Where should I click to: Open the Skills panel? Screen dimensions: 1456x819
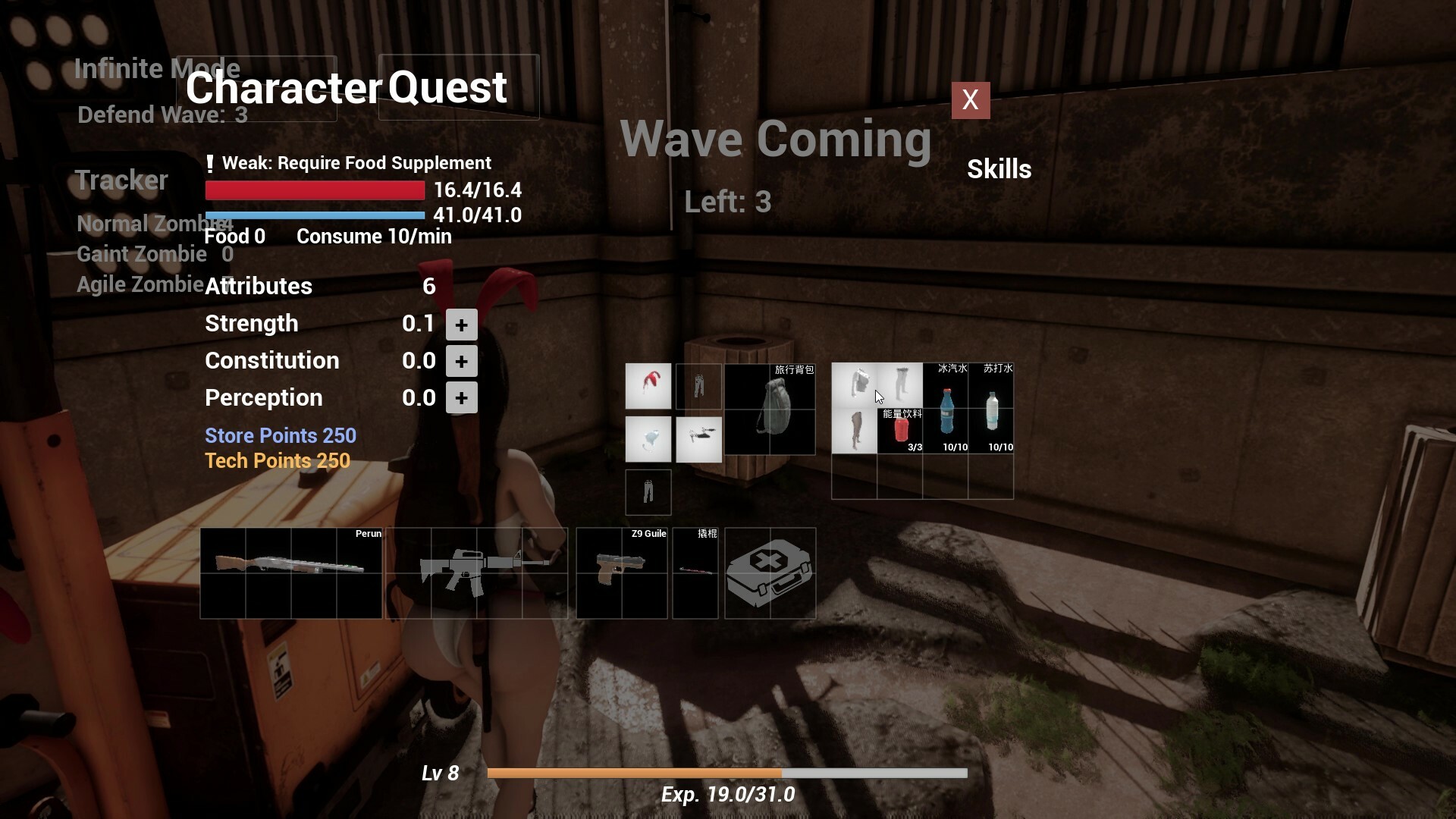click(999, 168)
